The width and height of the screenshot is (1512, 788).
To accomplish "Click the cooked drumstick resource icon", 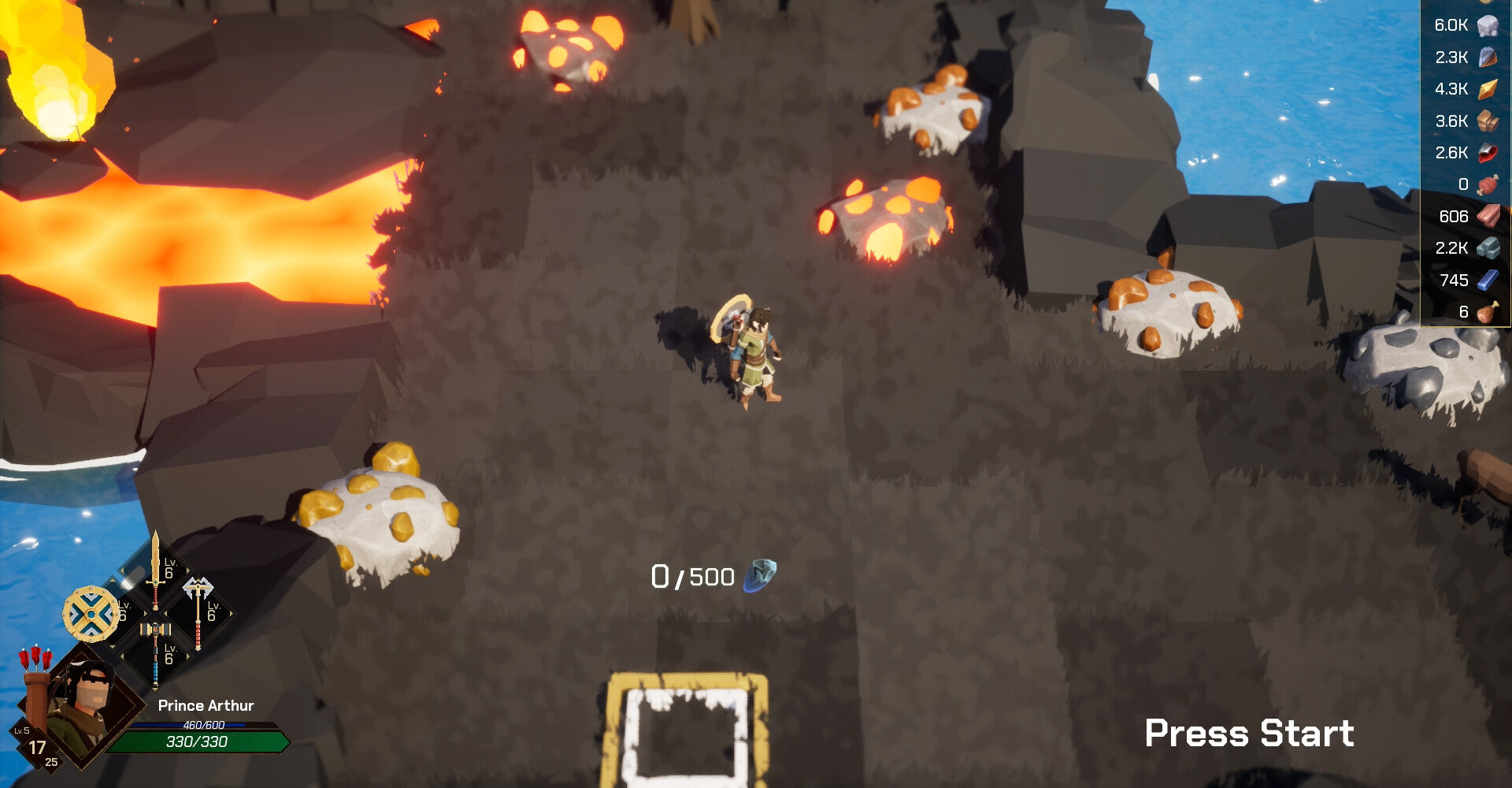I will tap(1487, 312).
